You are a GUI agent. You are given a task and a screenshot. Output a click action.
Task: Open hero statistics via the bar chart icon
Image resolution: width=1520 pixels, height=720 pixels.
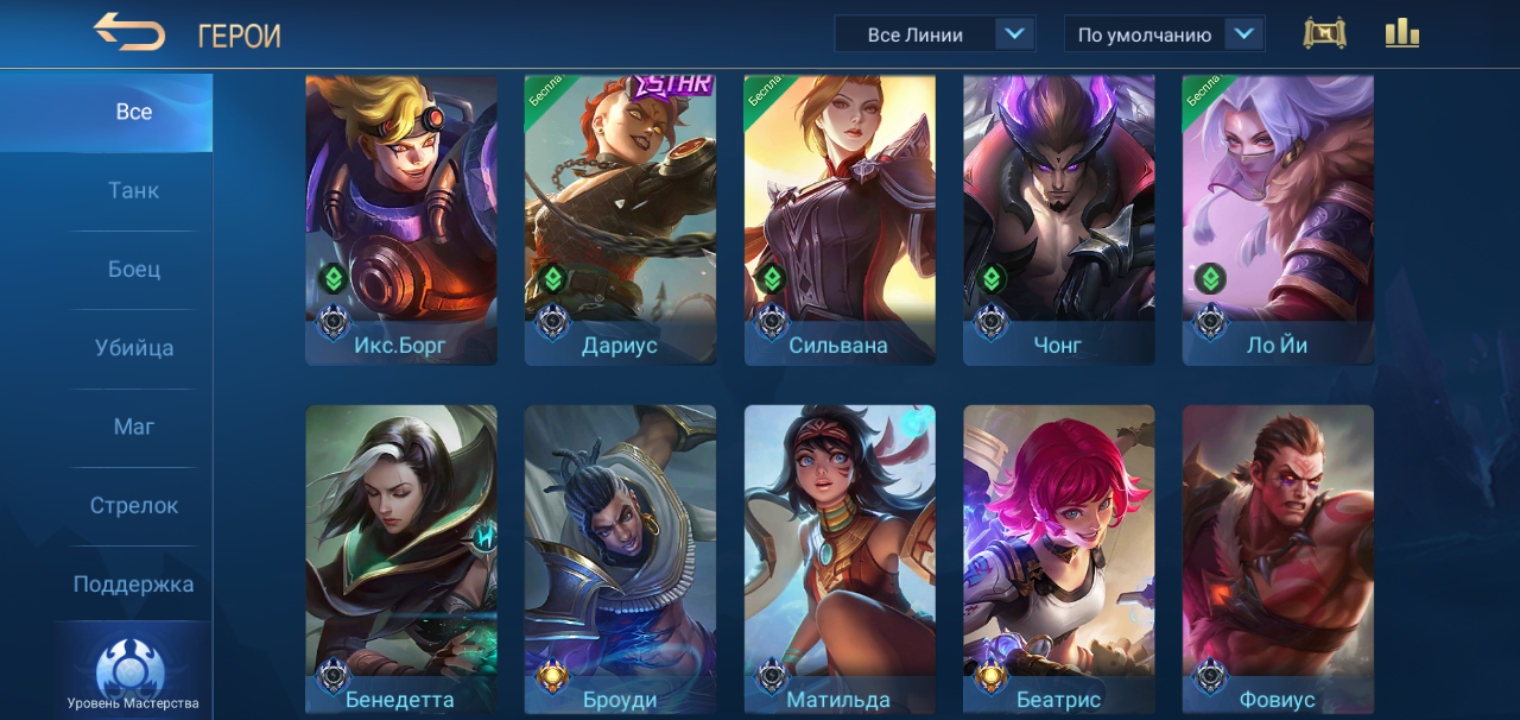(x=1403, y=32)
